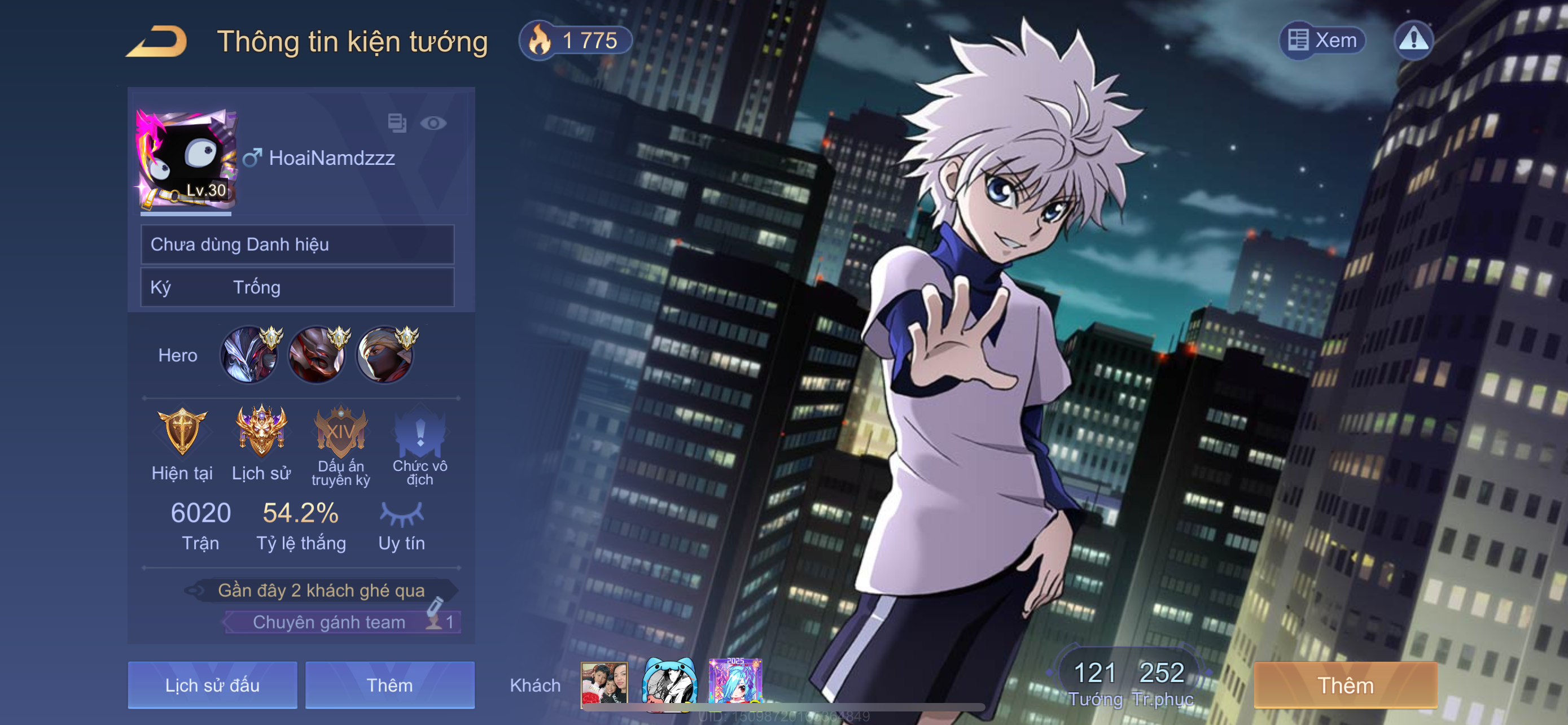Click the orange Thêm button
1568x725 pixels.
tap(1345, 685)
